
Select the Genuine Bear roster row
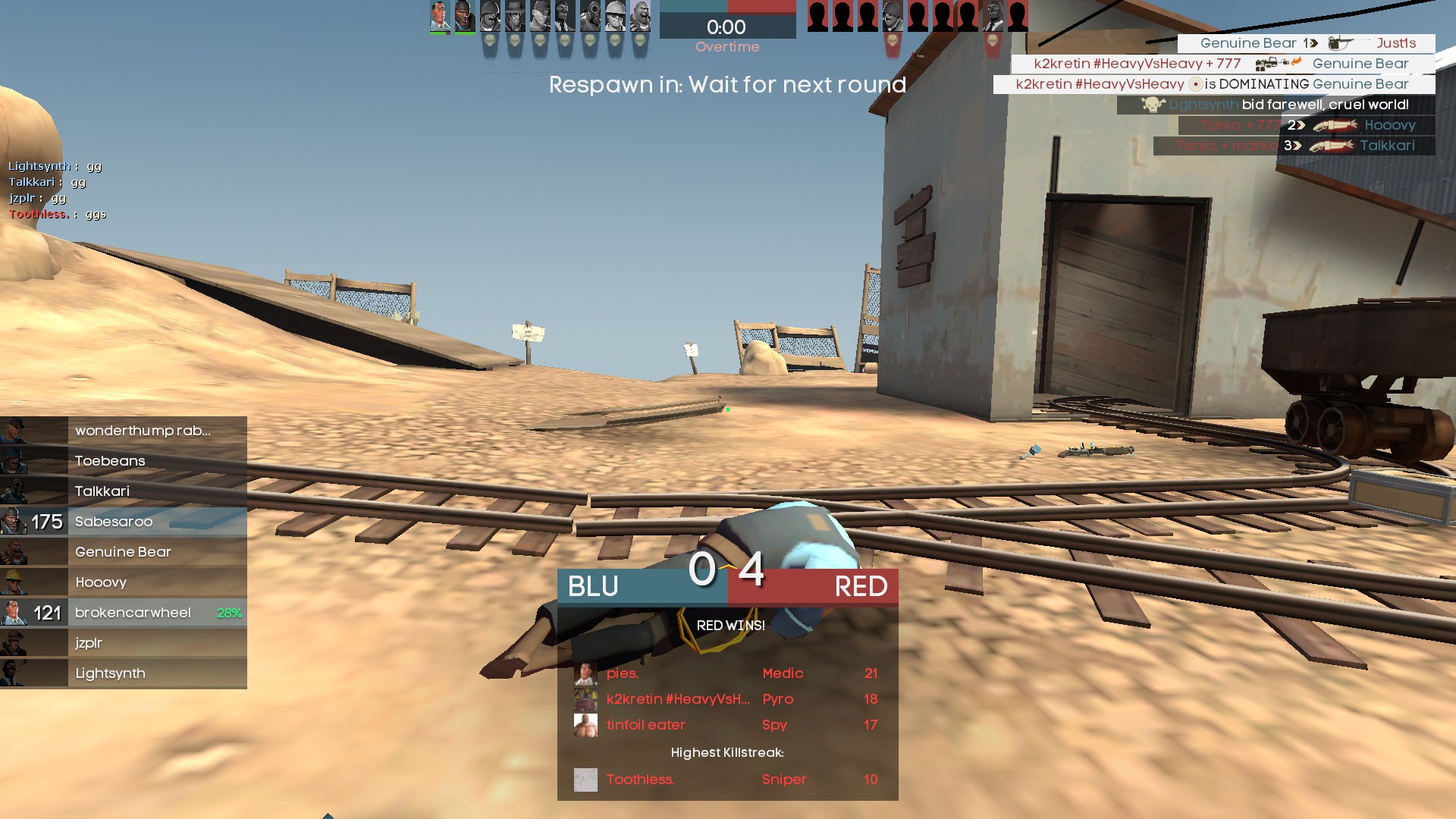(x=123, y=552)
